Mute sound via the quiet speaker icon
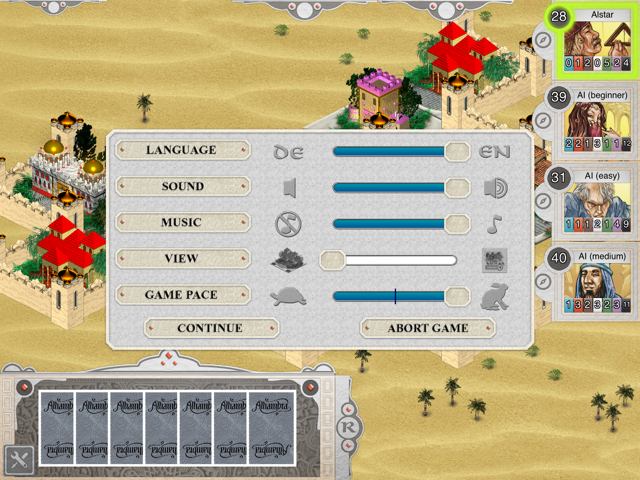This screenshot has width=640, height=480. click(289, 187)
